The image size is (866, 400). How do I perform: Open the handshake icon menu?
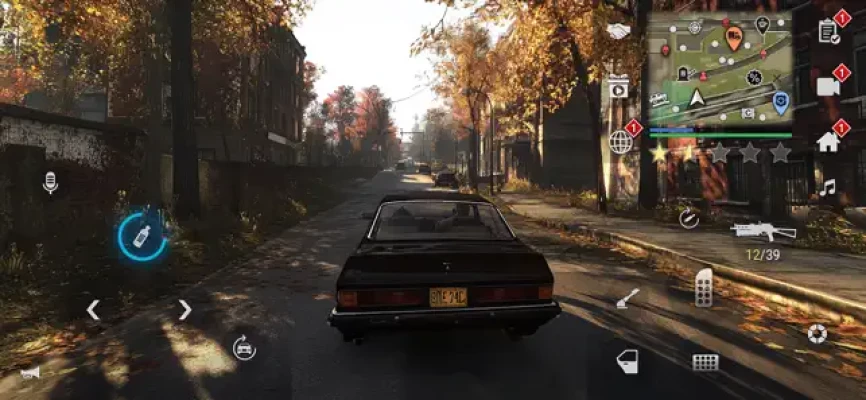coord(618,31)
